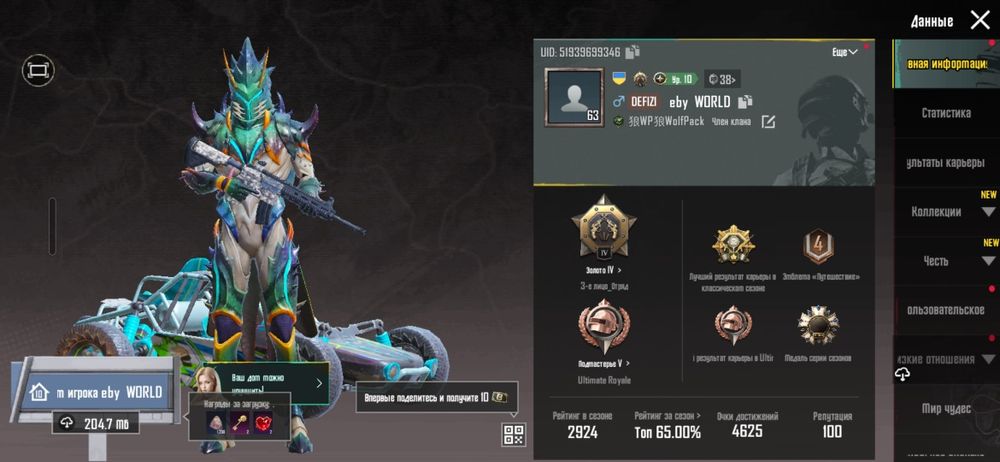The width and height of the screenshot is (1000, 462).
Task: Copy the nickname eby WORLD
Action: click(745, 102)
